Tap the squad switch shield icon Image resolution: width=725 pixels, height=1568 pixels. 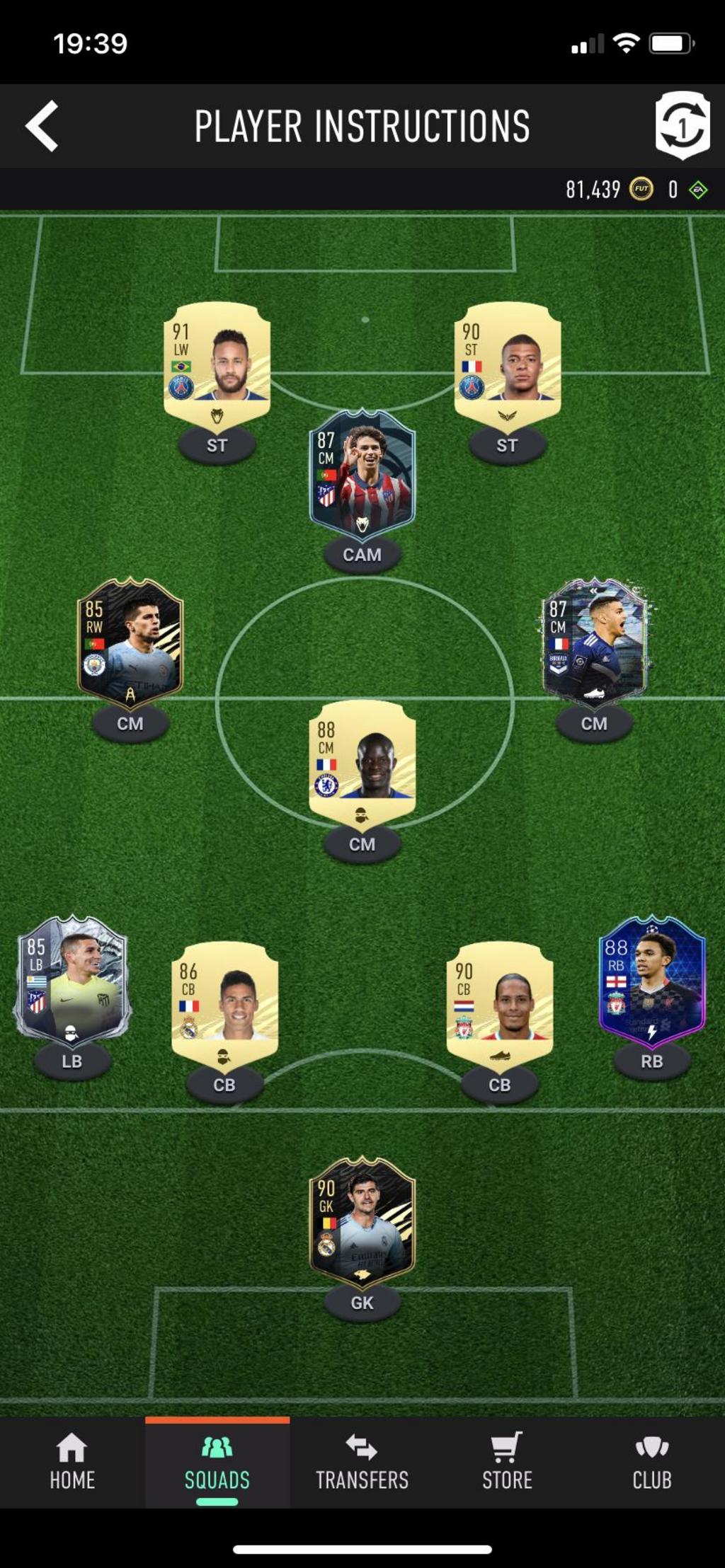pos(682,125)
